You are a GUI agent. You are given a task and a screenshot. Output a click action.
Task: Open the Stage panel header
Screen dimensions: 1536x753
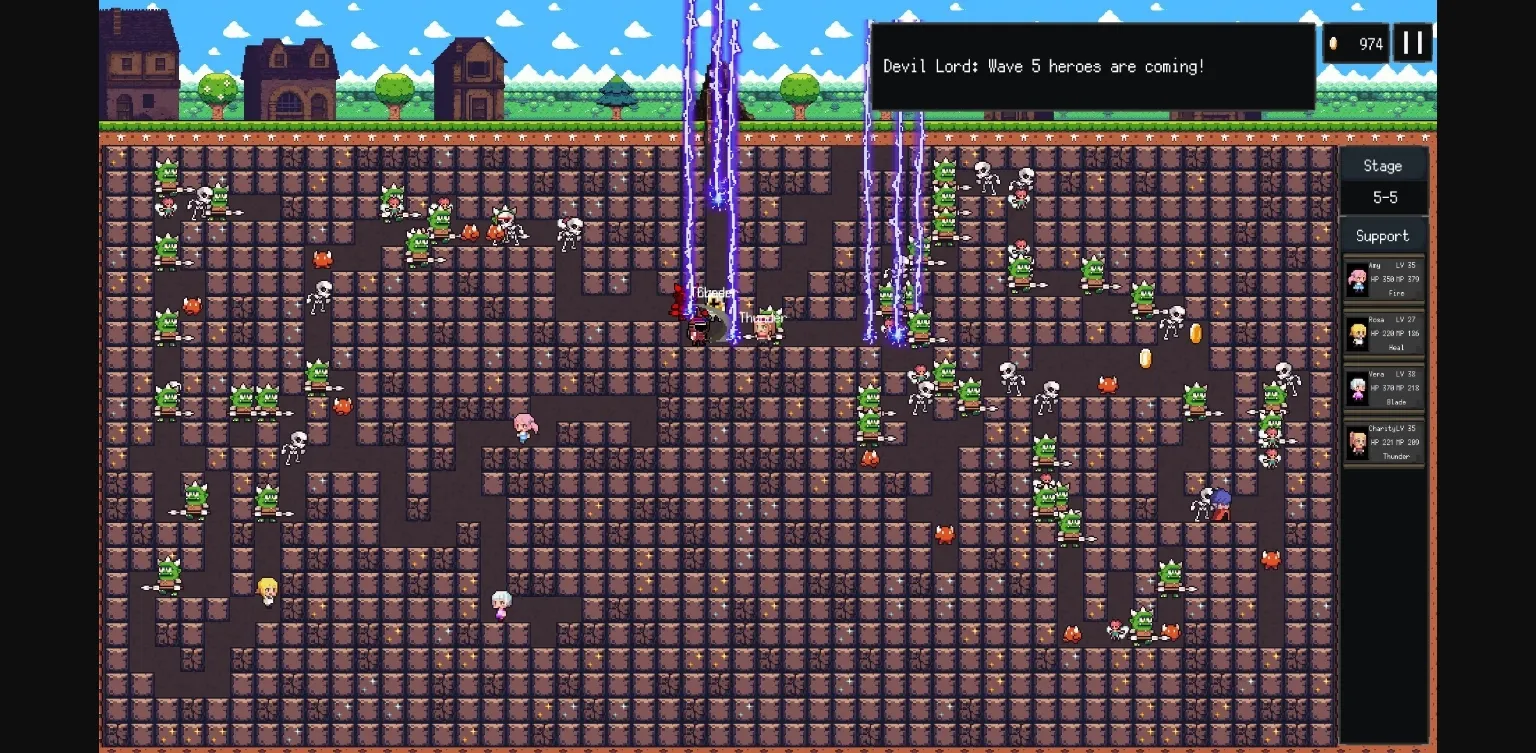[x=1383, y=165]
